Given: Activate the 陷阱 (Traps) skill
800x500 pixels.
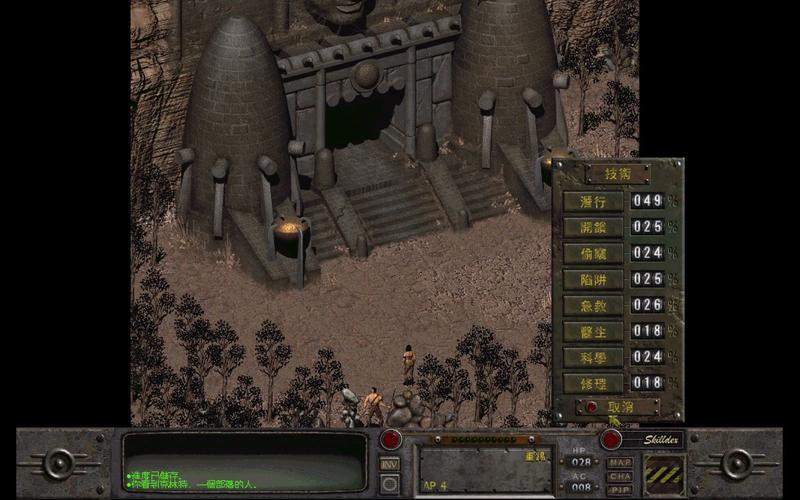Looking at the screenshot, I should (x=593, y=279).
